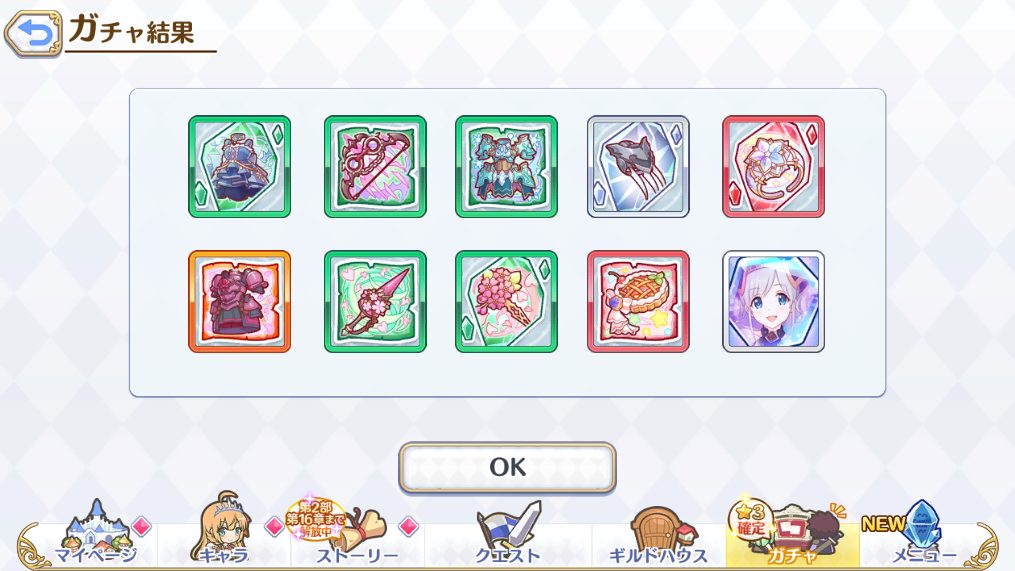Select the pink bow weapon result
Image resolution: width=1015 pixels, height=571 pixels.
375,166
